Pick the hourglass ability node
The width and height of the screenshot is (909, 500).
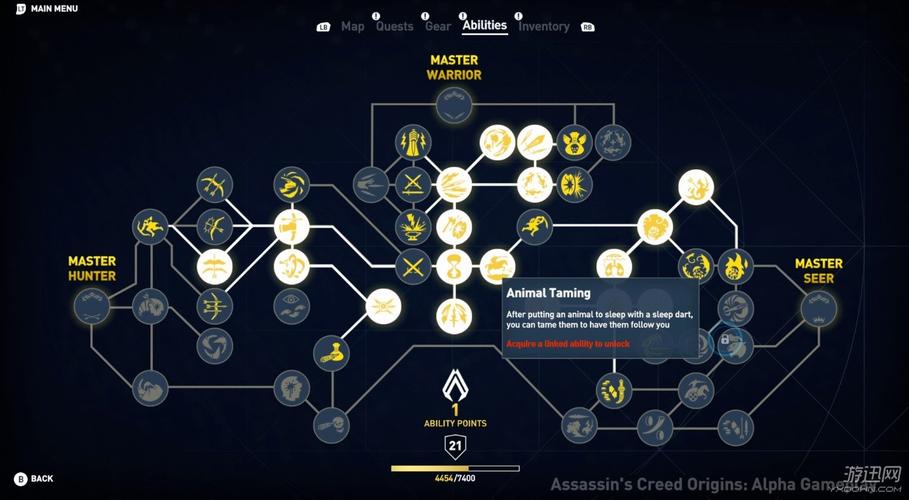pyautogui.click(x=454, y=267)
